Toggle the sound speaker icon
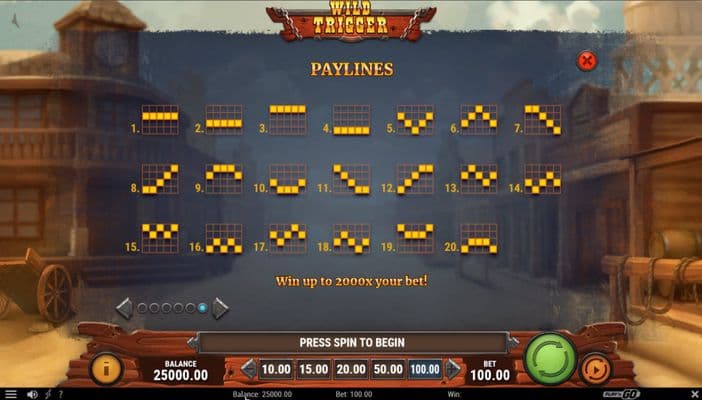Image resolution: width=702 pixels, height=400 pixels. click(31, 394)
